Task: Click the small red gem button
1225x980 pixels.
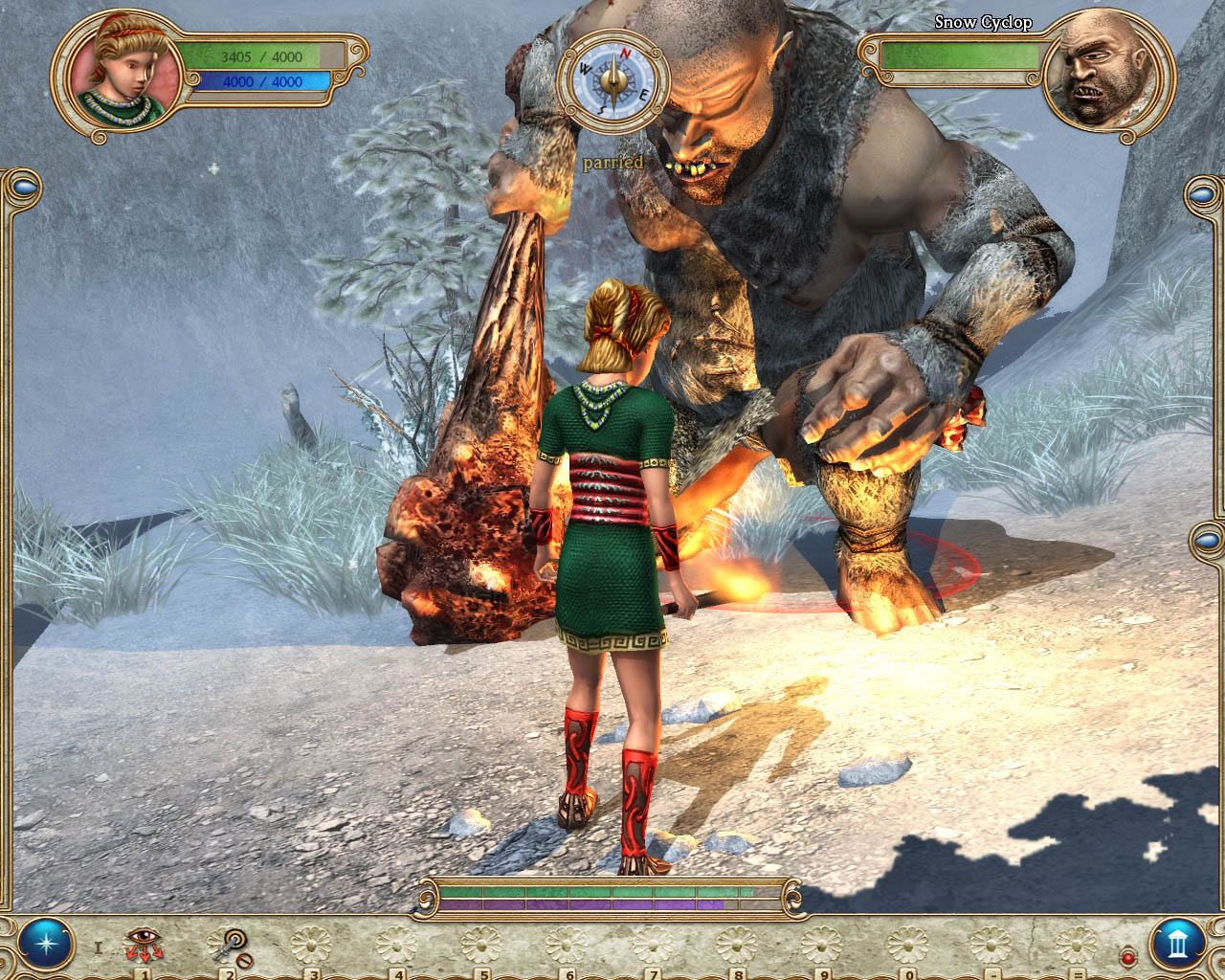Action: click(1127, 956)
